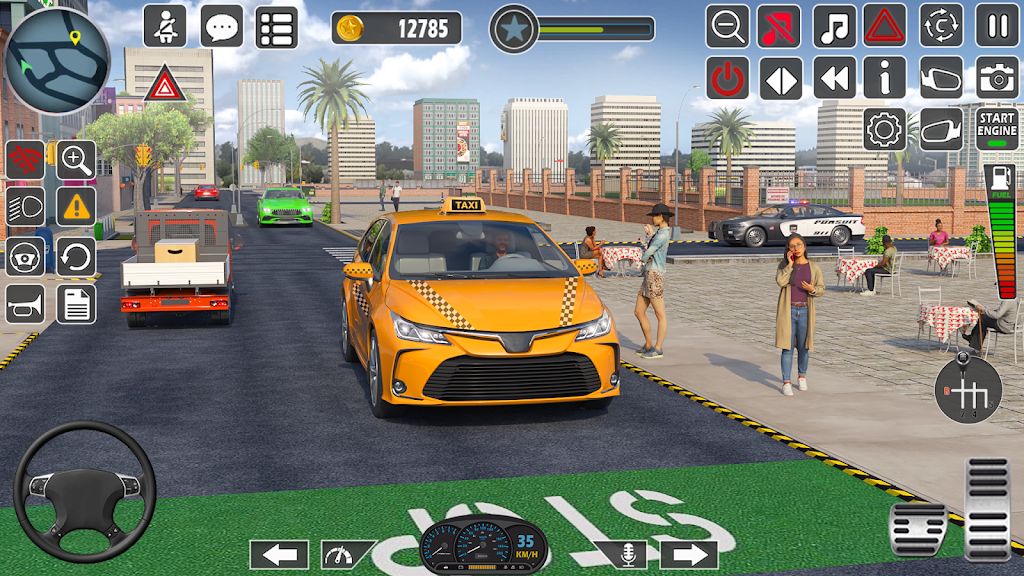Screen dimensions: 1024x576
Task: Honk the horn button
Action: click(25, 304)
